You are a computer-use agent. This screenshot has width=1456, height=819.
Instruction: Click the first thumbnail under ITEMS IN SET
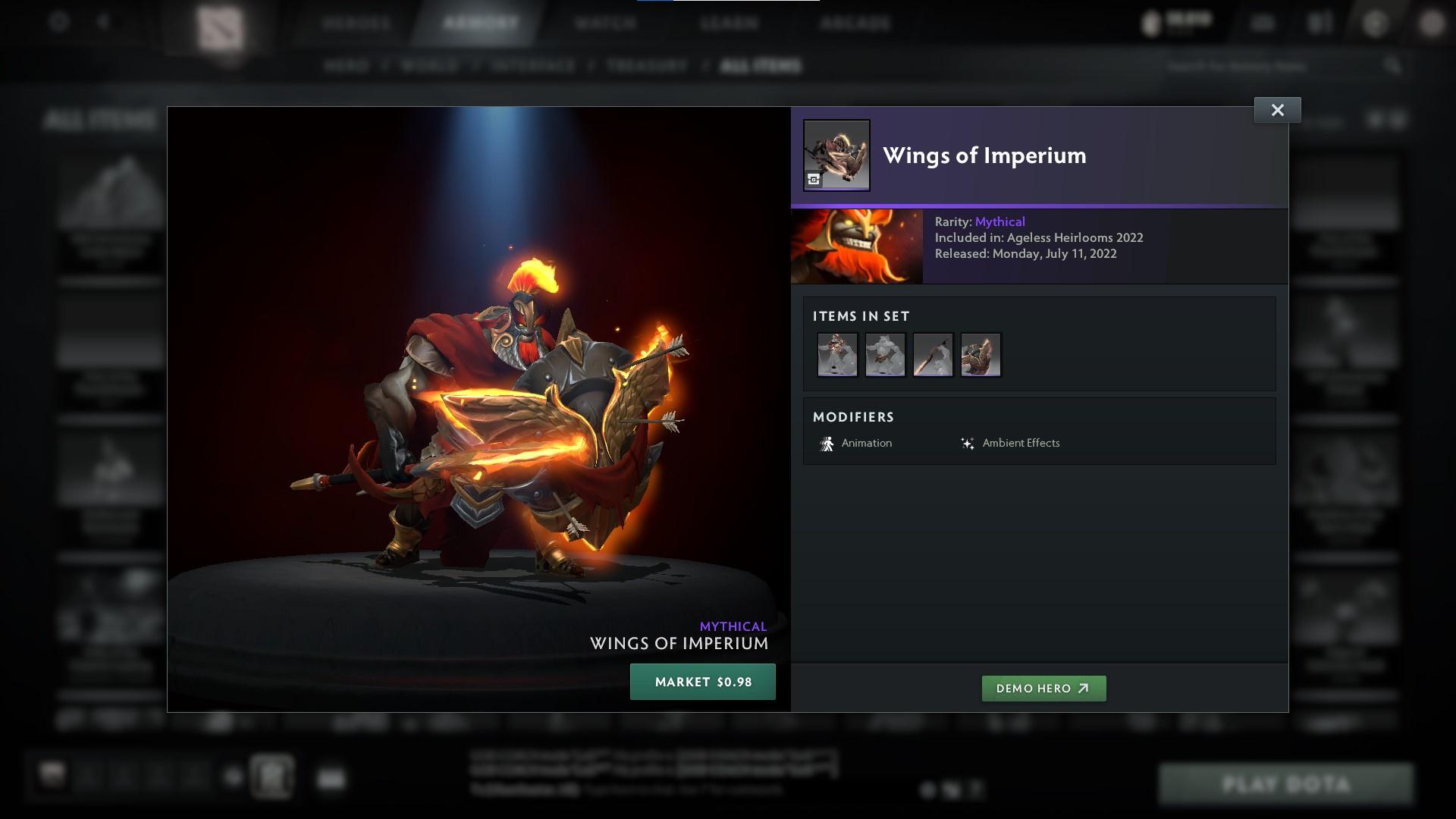click(837, 354)
